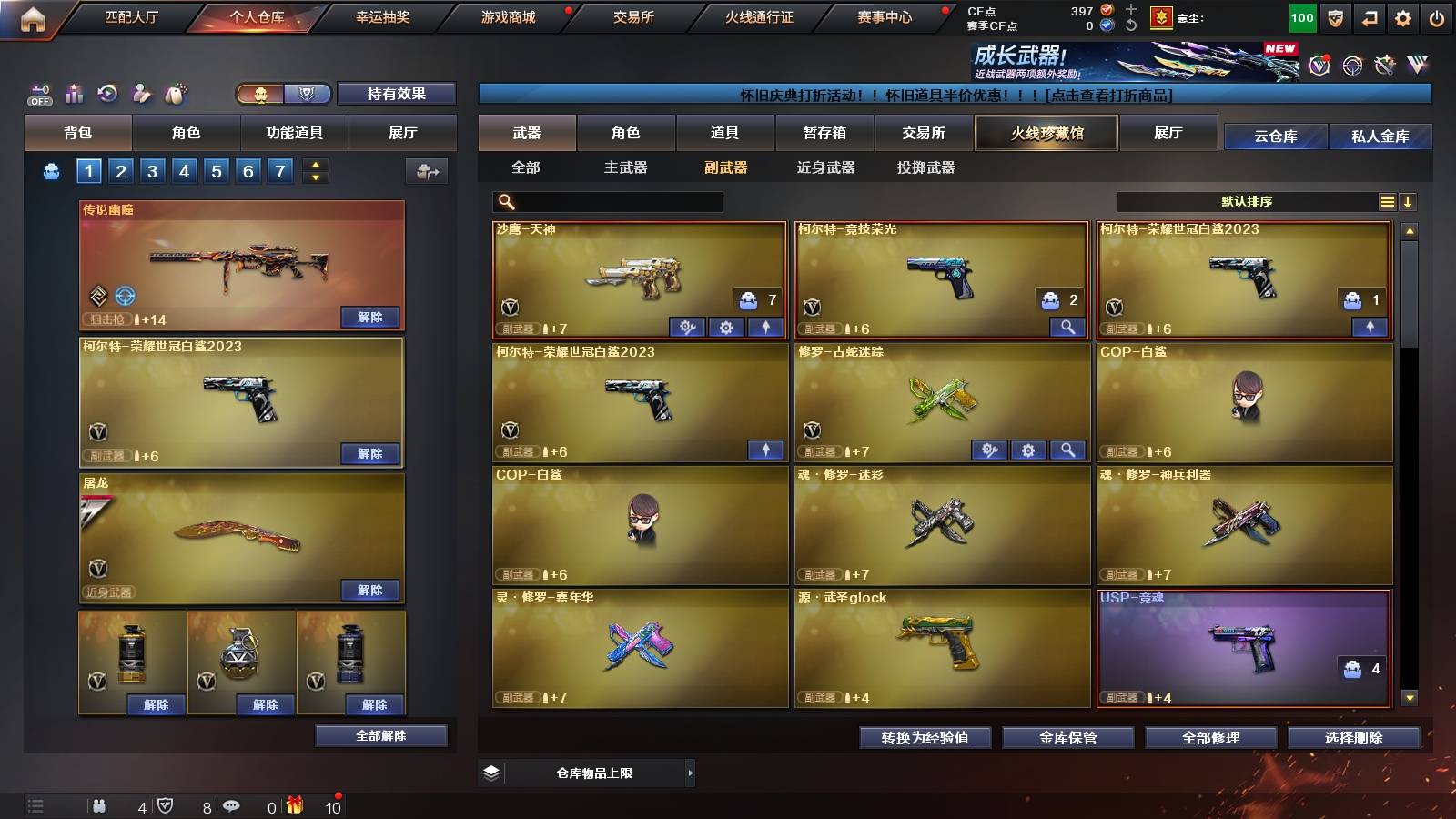The height and width of the screenshot is (819, 1456).
Task: Open the 交易所 menu at the top
Action: pos(633,15)
